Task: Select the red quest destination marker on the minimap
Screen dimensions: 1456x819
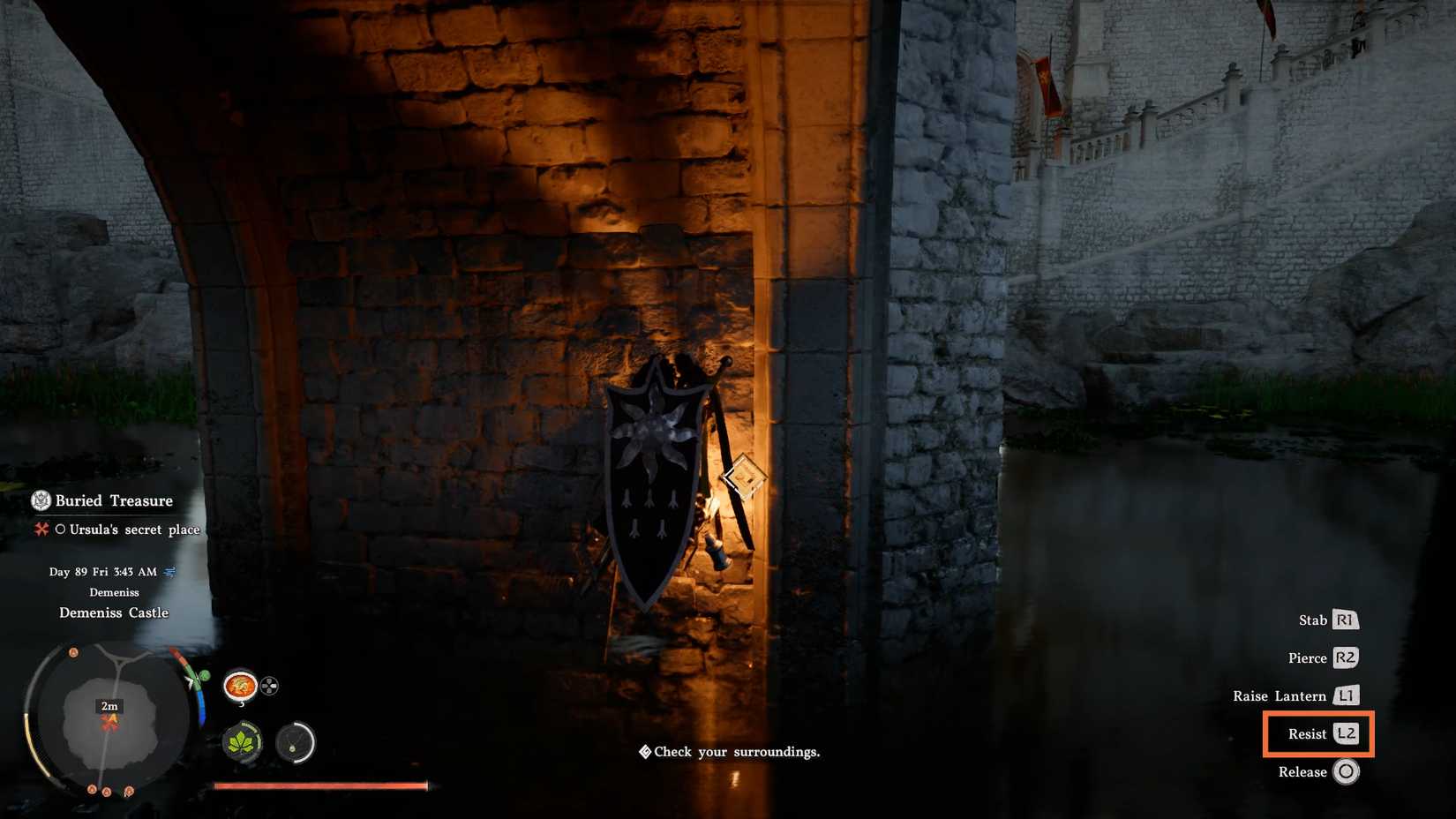Action: tap(109, 721)
